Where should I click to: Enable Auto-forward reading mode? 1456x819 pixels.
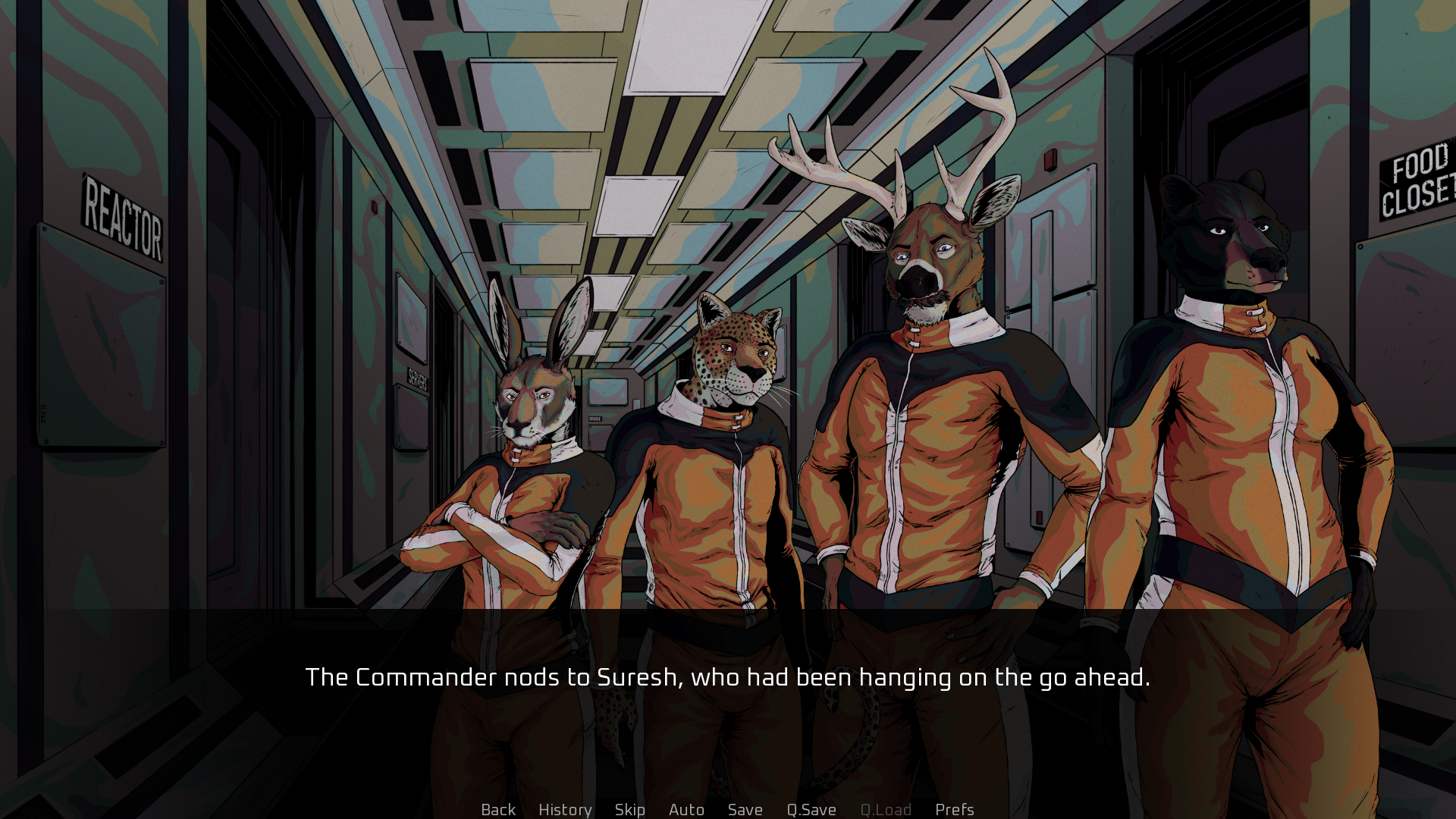click(686, 809)
